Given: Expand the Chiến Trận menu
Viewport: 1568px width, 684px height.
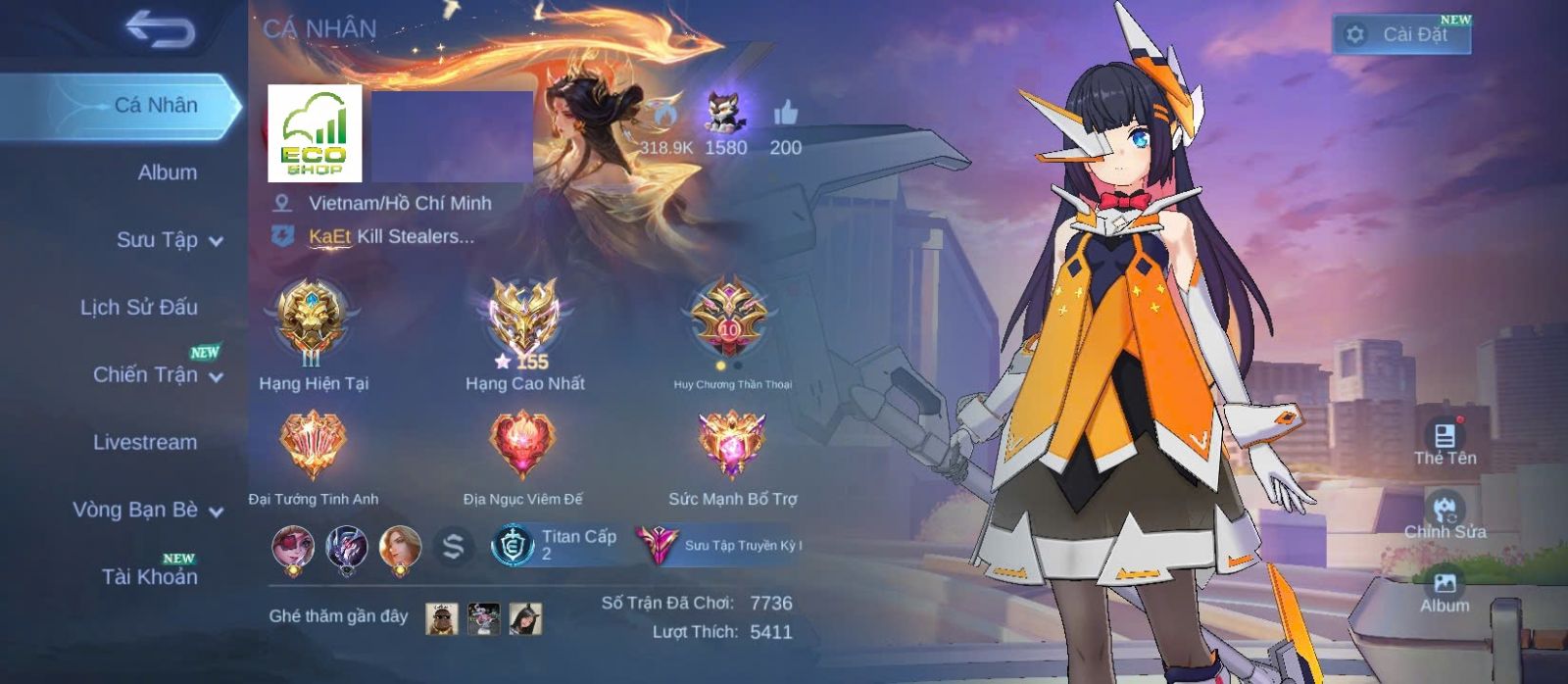Looking at the screenshot, I should [x=157, y=374].
